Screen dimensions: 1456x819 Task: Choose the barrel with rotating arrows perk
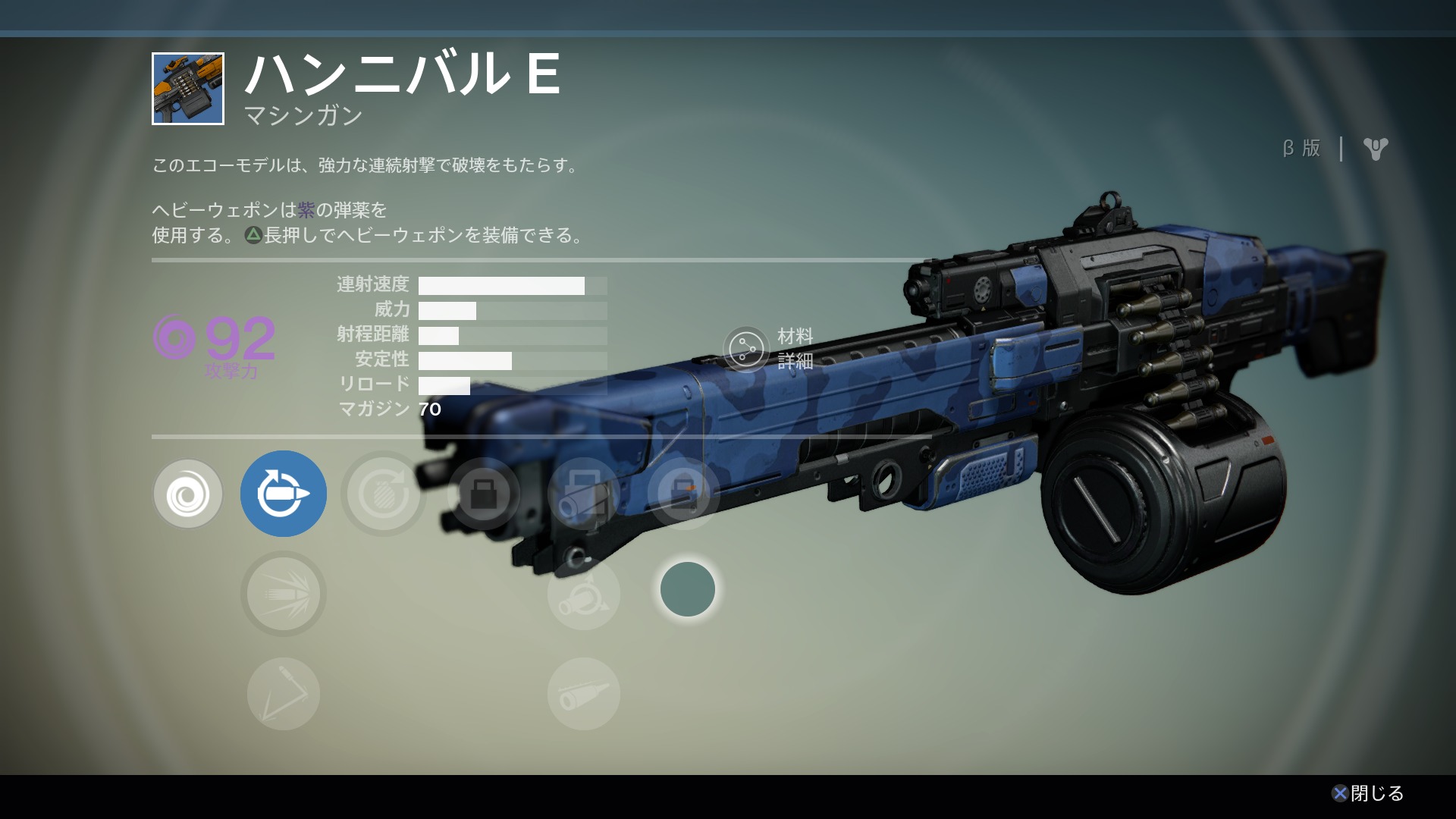pyautogui.click(x=583, y=594)
